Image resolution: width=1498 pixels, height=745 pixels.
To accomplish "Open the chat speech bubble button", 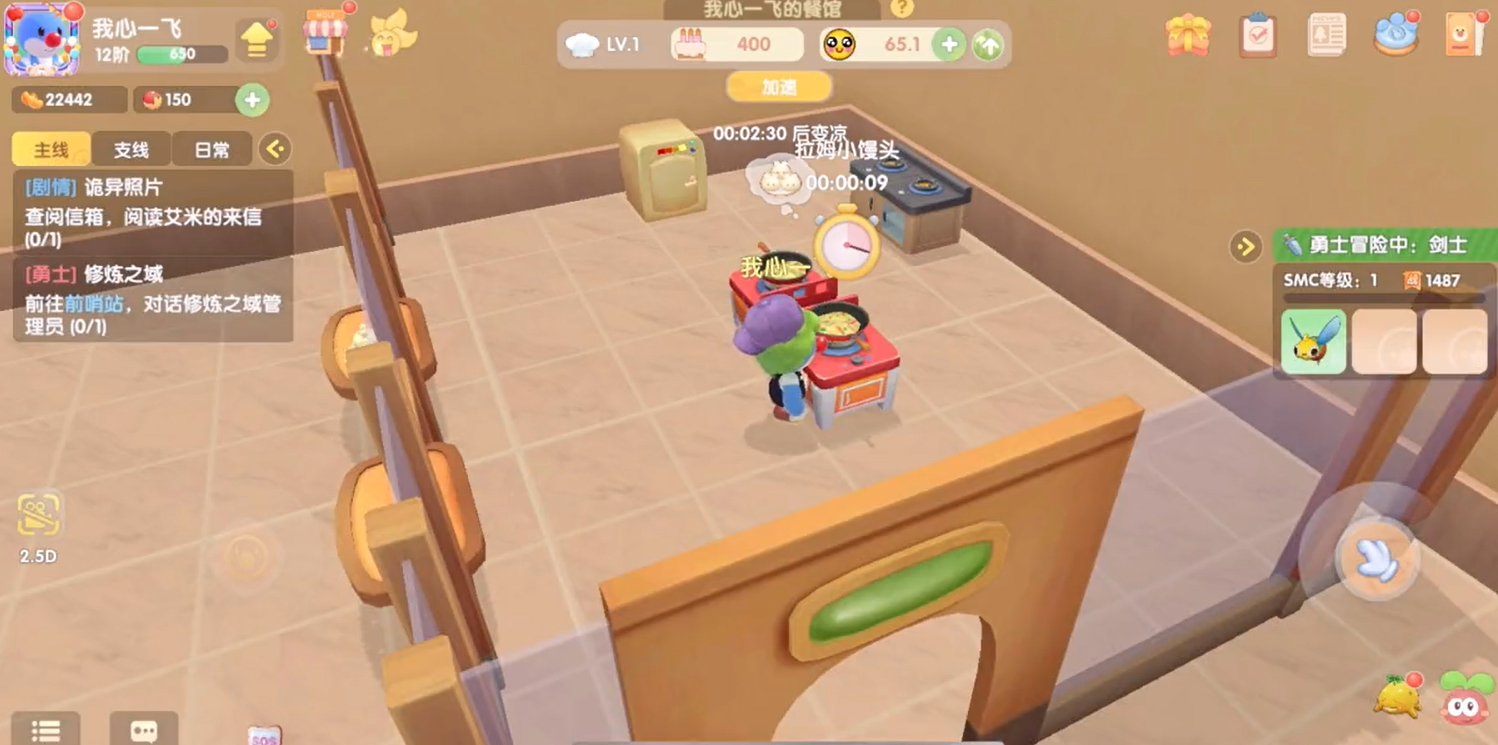I will pos(144,730).
